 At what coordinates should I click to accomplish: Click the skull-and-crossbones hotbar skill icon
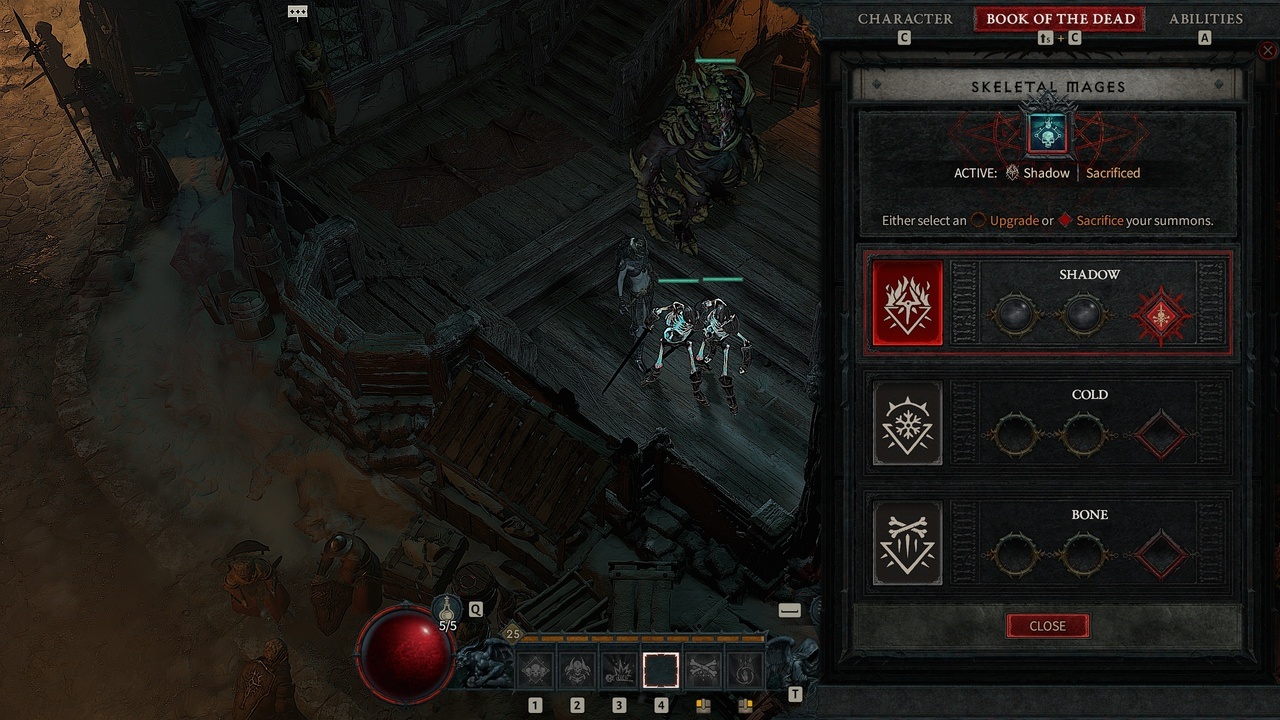pyautogui.click(x=703, y=670)
